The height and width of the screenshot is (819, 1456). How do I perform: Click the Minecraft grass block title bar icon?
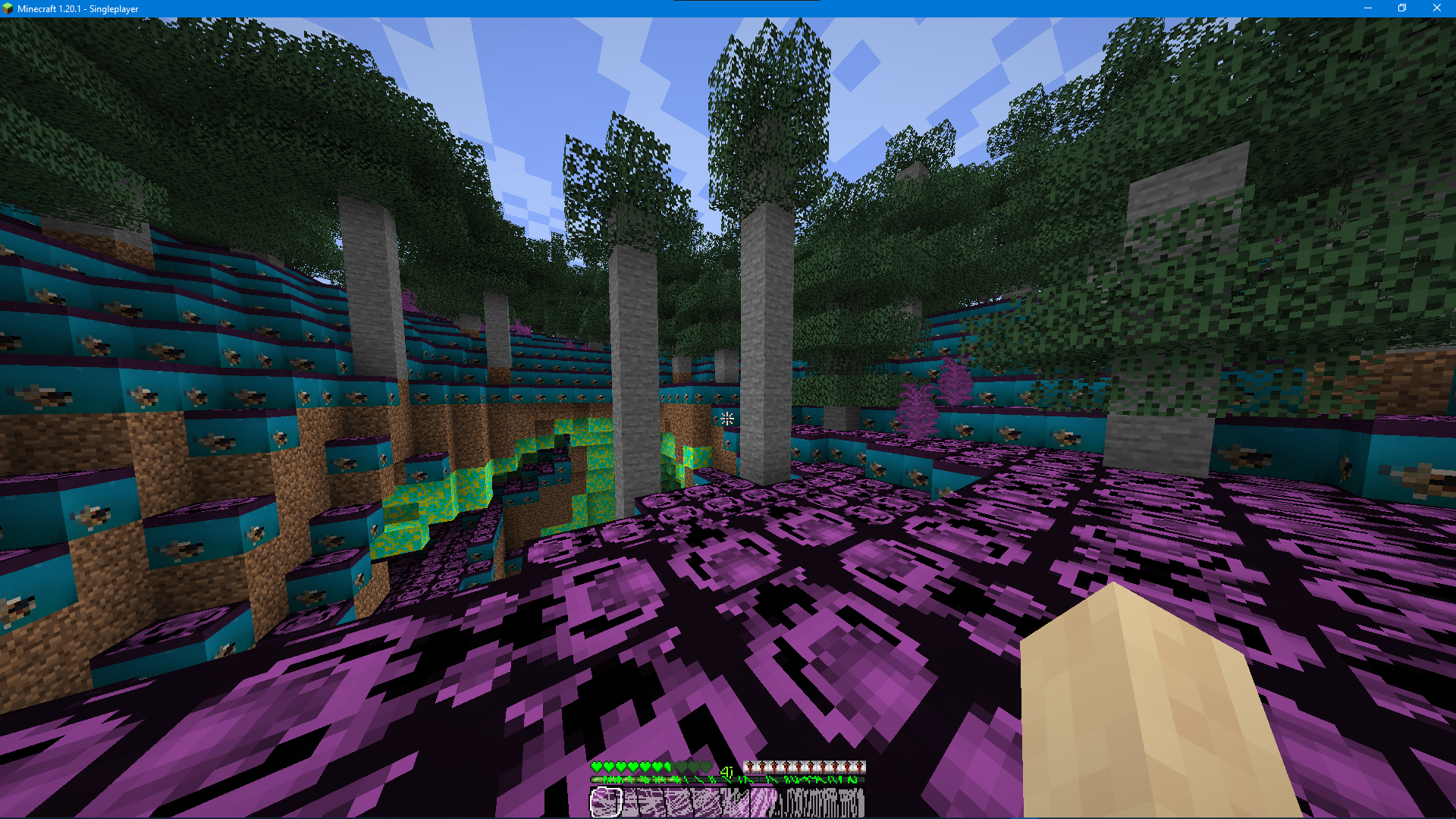click(7, 8)
